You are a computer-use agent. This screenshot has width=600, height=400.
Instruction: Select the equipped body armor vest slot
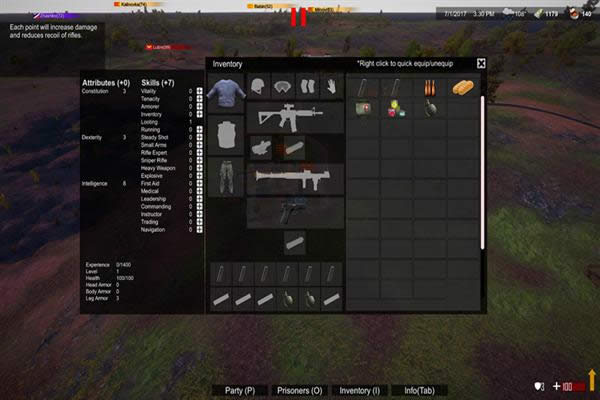(x=225, y=133)
